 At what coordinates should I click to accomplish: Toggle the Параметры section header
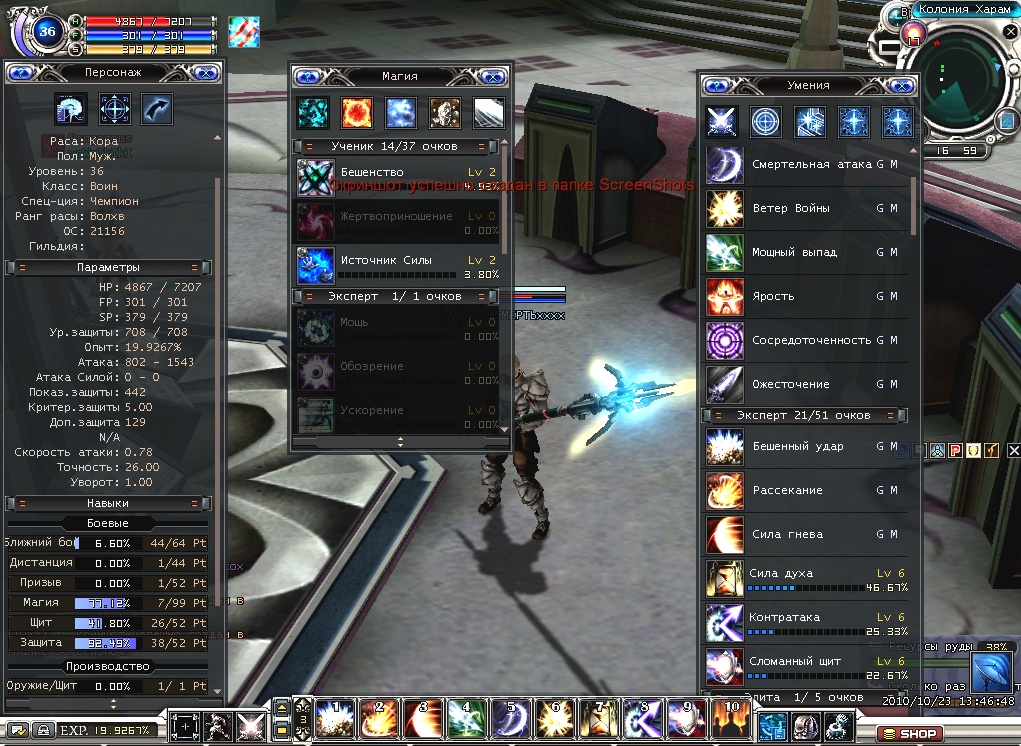(x=108, y=268)
